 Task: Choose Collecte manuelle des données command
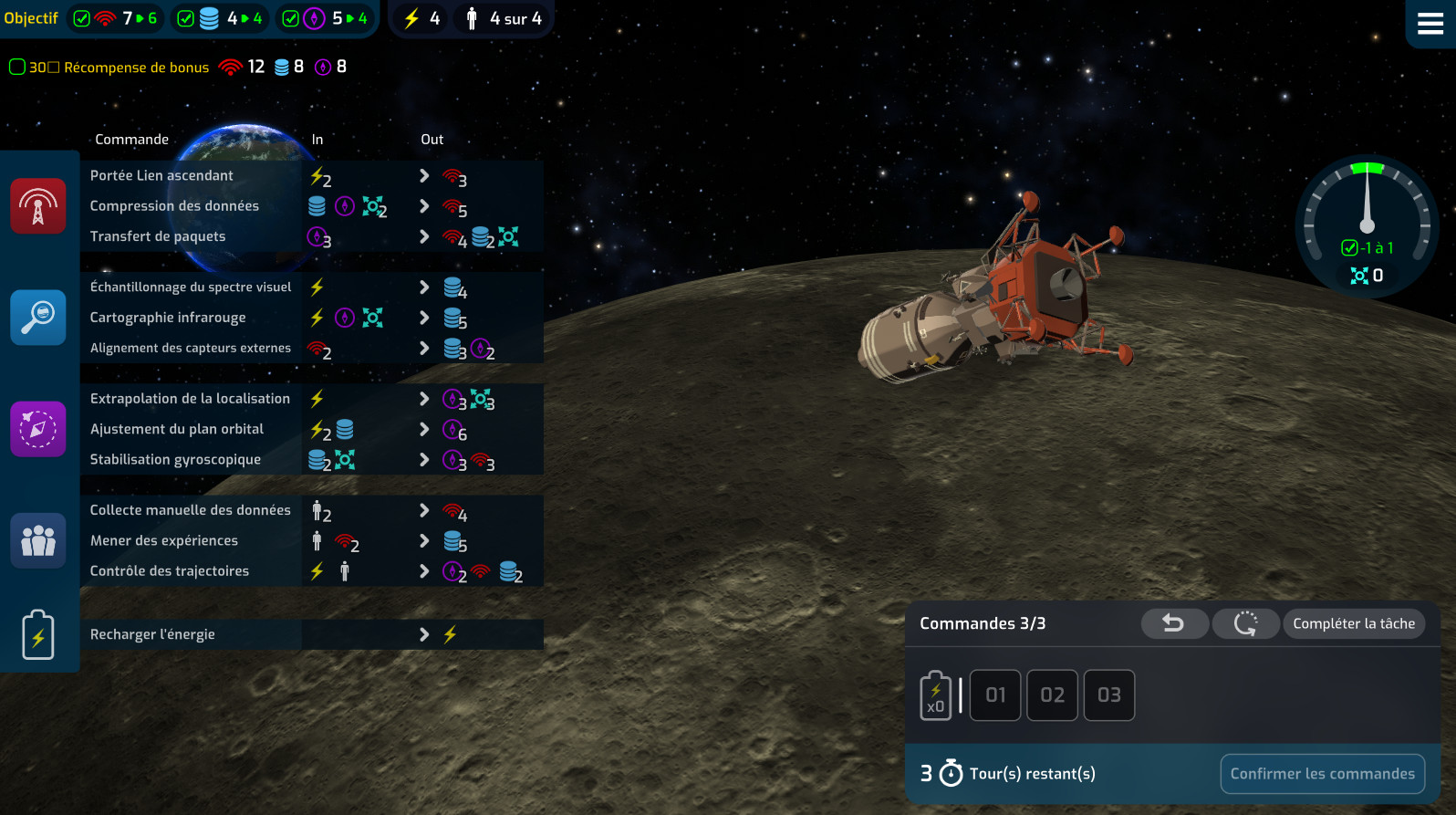[x=190, y=510]
